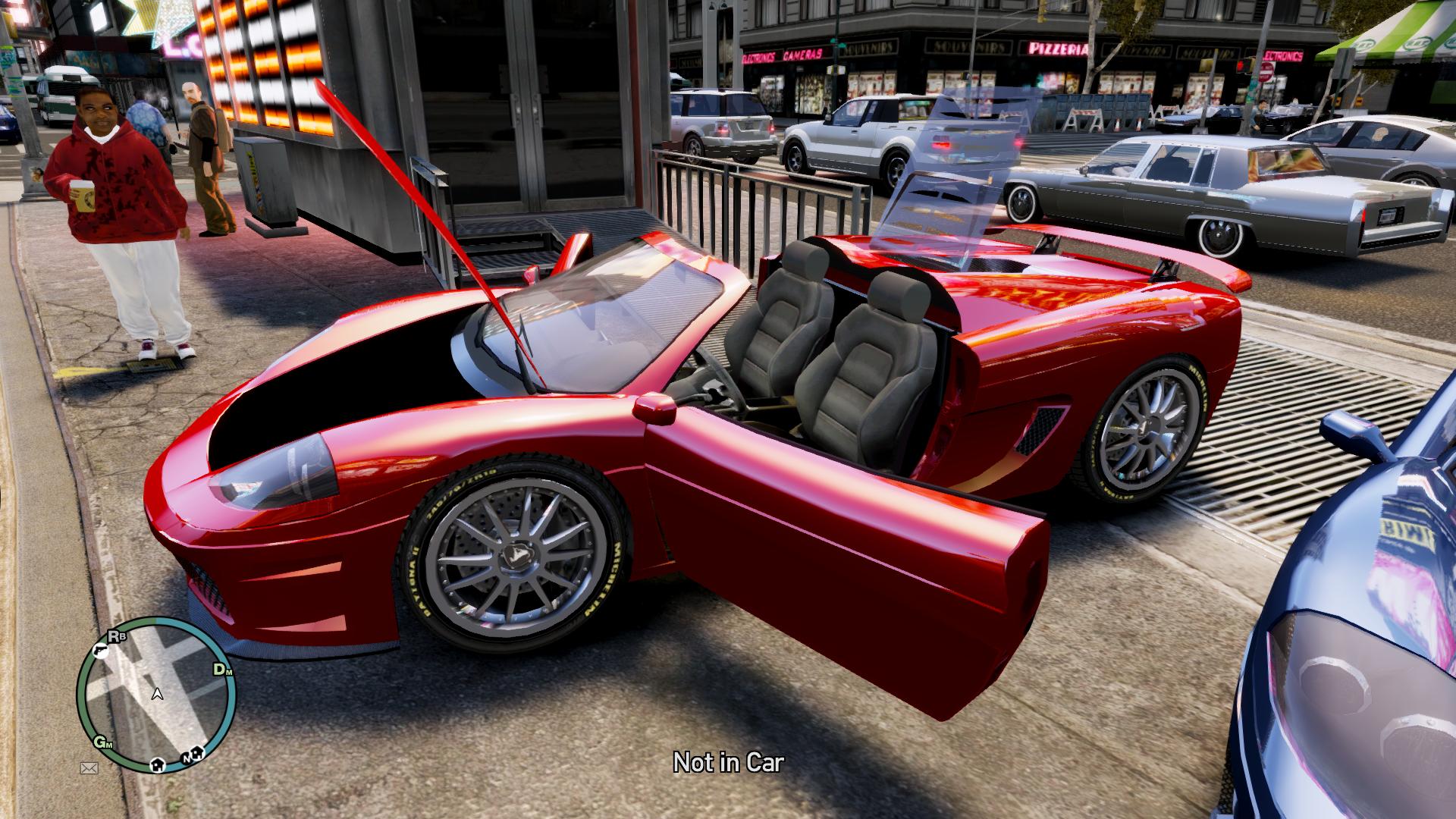The width and height of the screenshot is (1456, 819).
Task: Open the circular radar minimap
Action: click(155, 694)
